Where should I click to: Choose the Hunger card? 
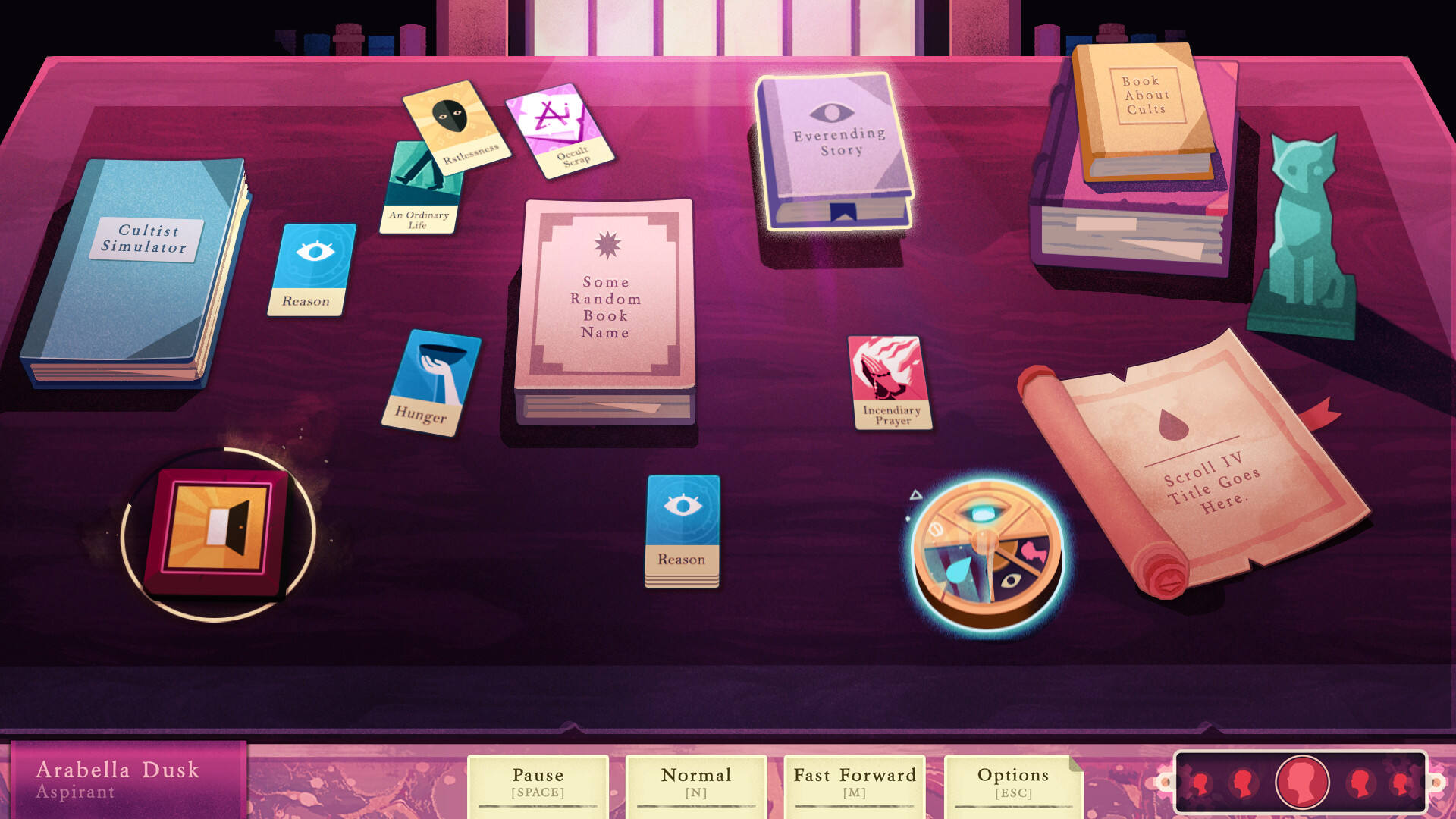431,382
